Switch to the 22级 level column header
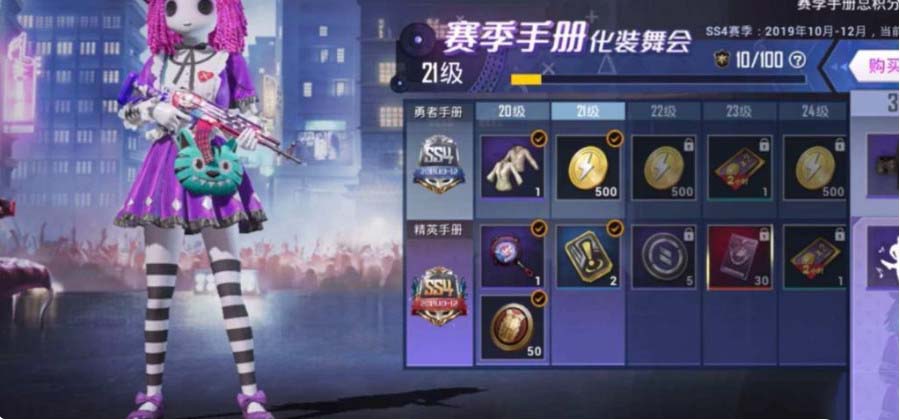The image size is (900, 420). click(x=664, y=111)
